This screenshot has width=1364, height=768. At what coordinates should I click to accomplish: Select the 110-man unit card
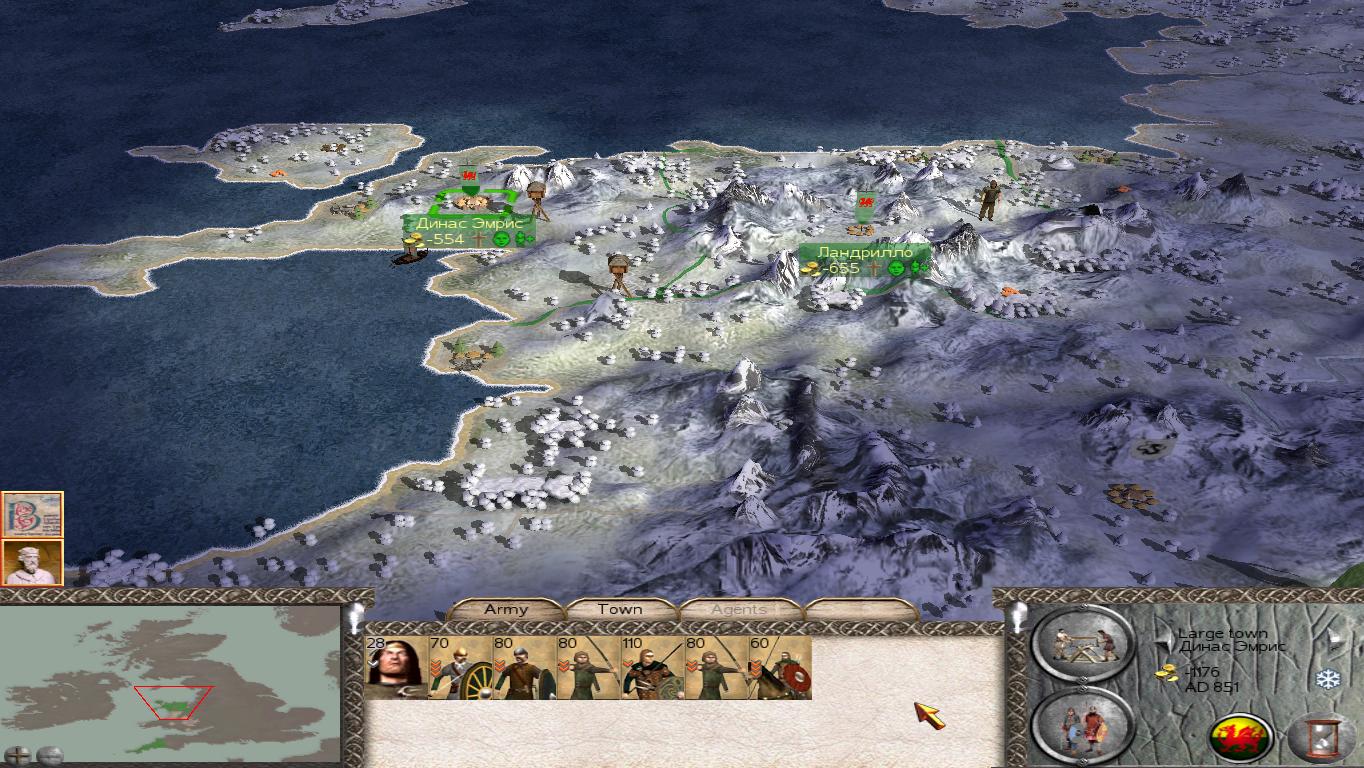pos(652,668)
